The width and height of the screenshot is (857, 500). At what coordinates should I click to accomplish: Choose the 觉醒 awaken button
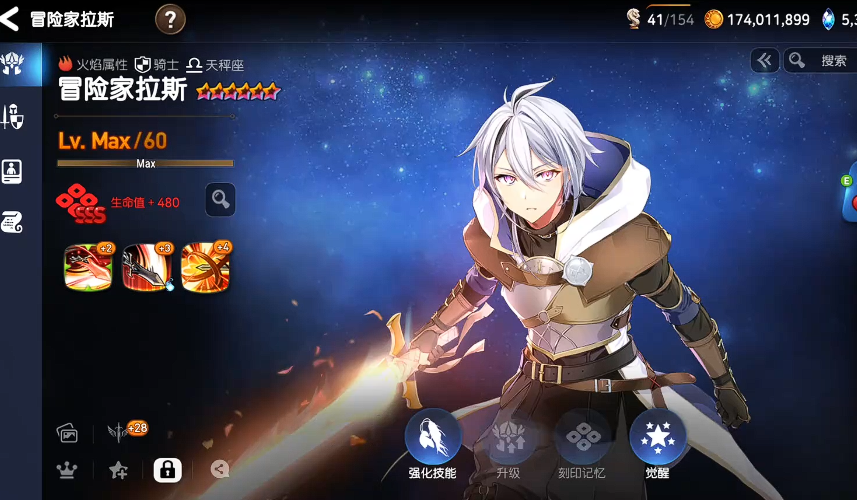(658, 440)
